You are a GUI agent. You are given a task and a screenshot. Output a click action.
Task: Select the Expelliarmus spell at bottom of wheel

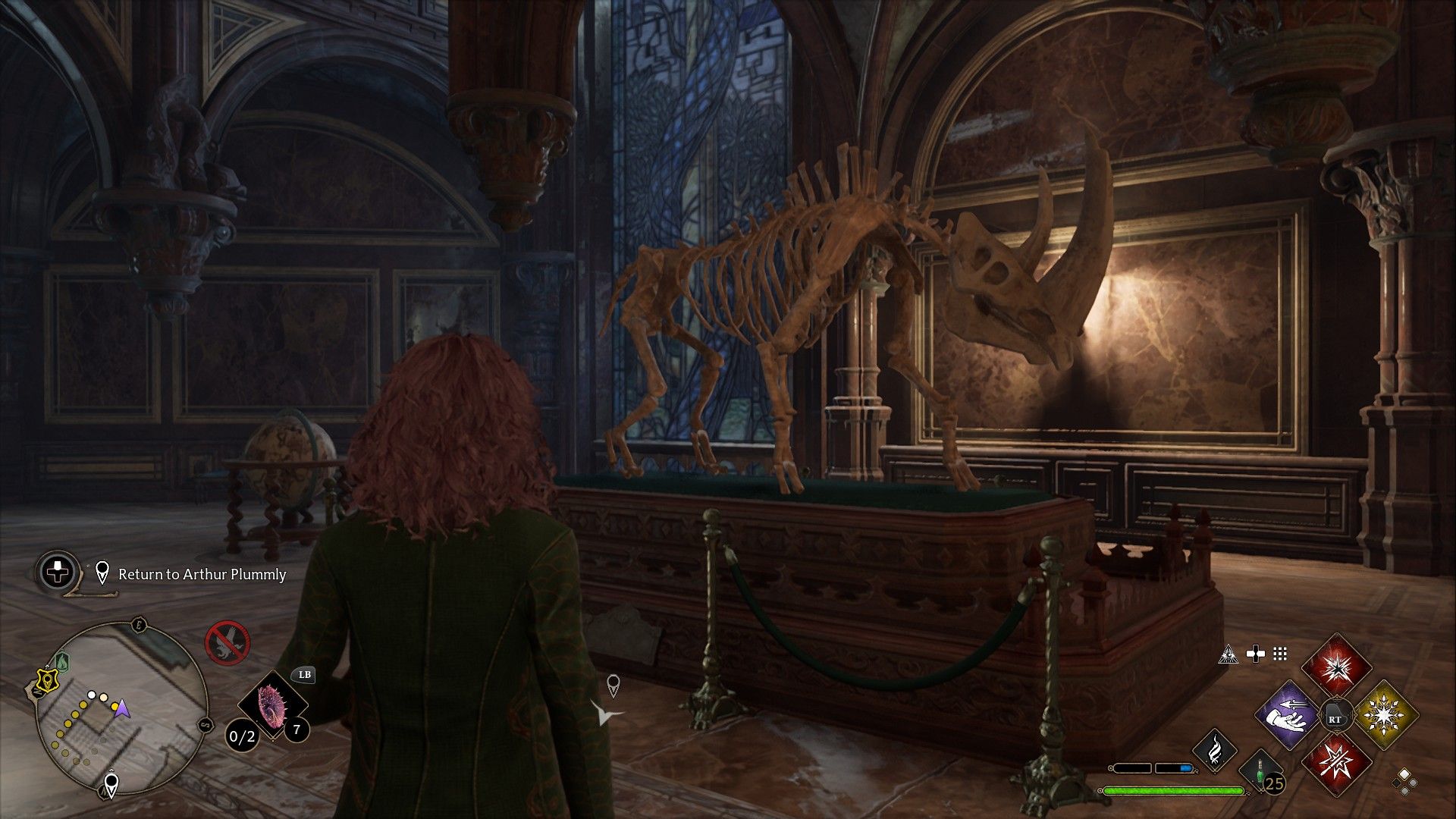pyautogui.click(x=1336, y=764)
